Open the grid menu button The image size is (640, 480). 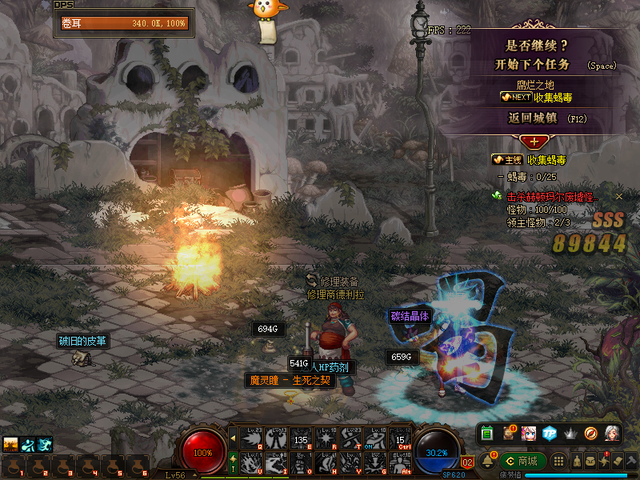click(x=560, y=462)
